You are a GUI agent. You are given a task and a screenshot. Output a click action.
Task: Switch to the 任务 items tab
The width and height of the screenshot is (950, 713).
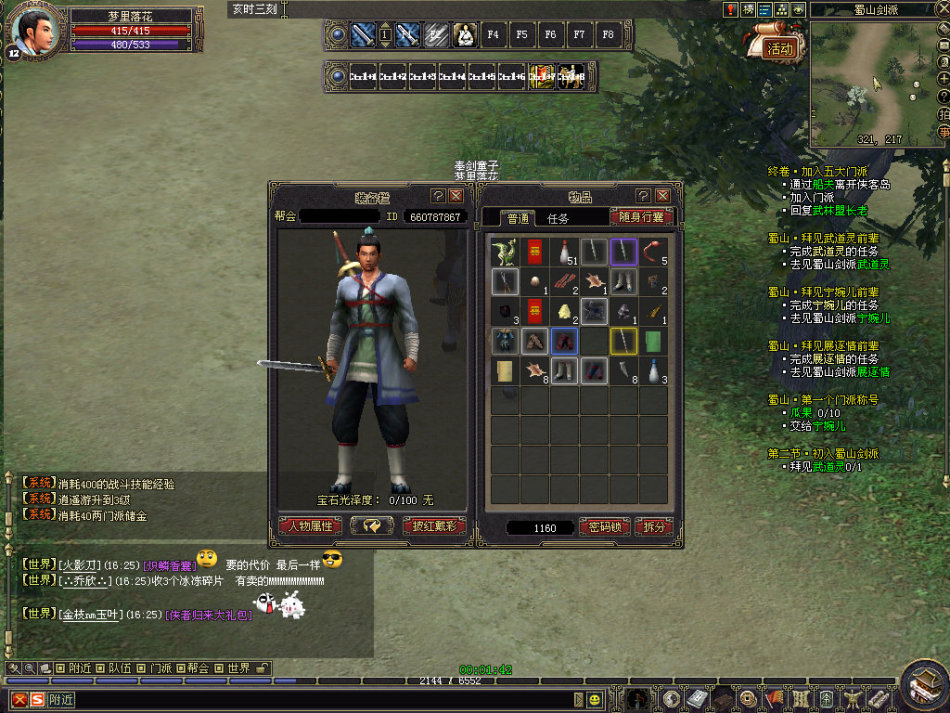click(558, 218)
